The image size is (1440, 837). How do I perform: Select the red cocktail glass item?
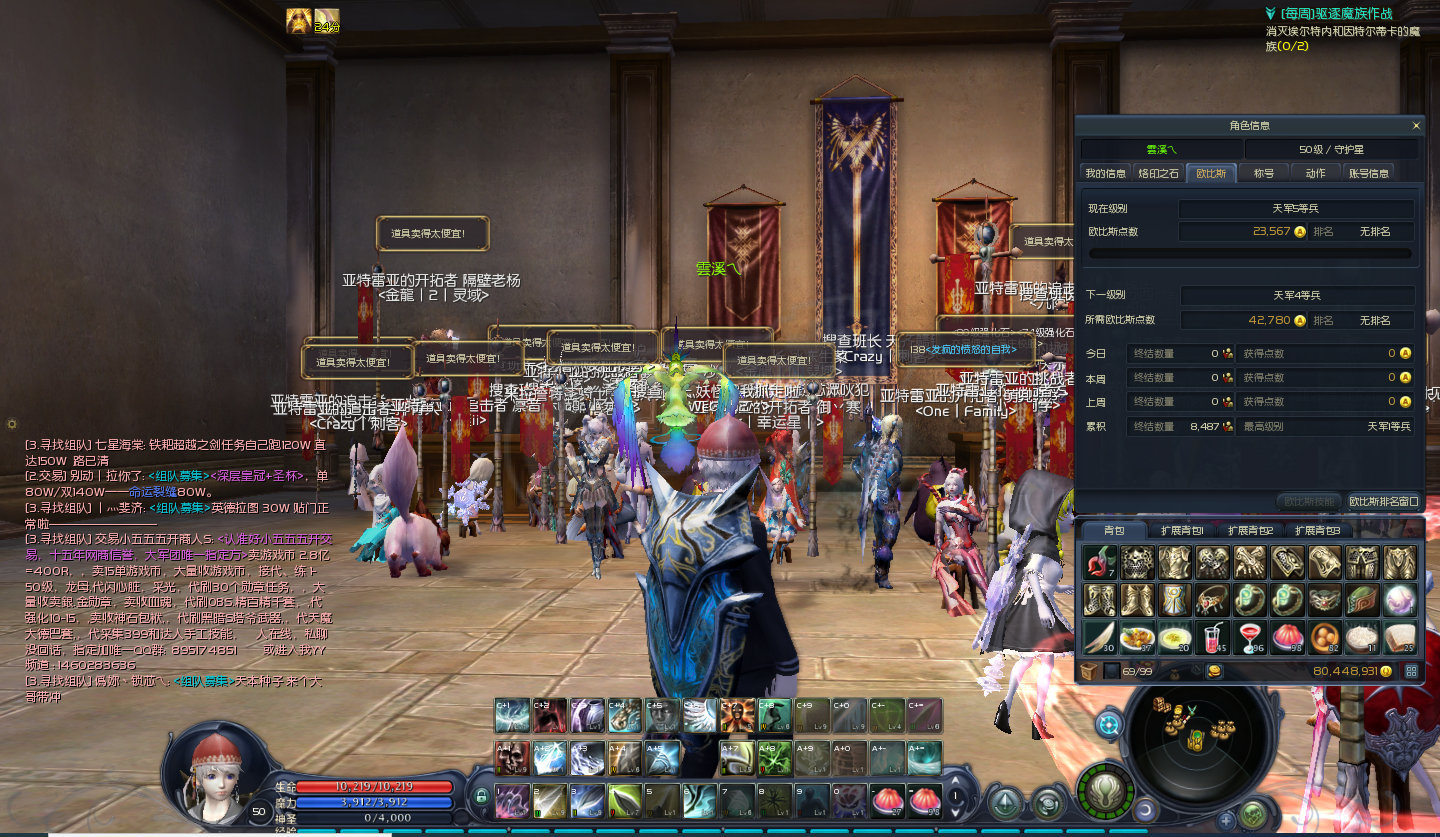tap(1248, 637)
